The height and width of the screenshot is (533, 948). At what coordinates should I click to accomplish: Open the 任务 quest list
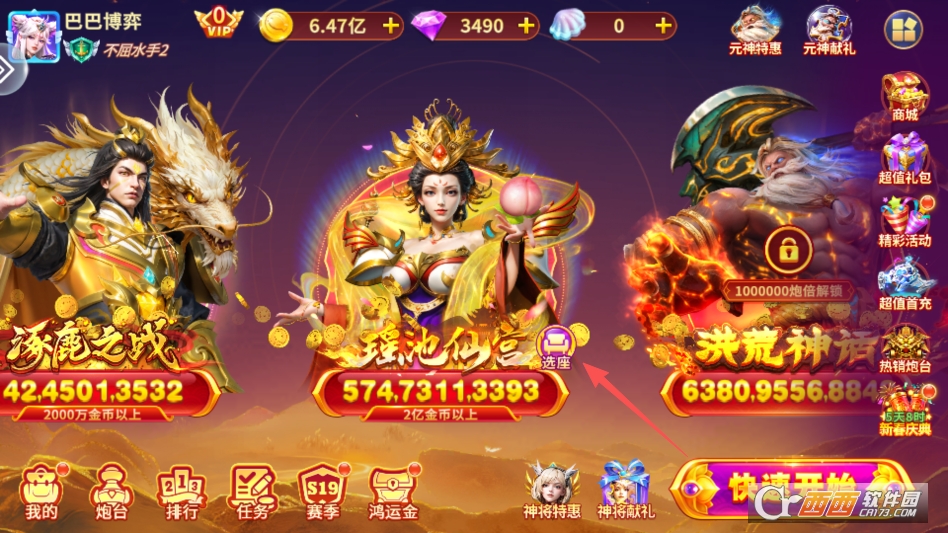click(250, 492)
